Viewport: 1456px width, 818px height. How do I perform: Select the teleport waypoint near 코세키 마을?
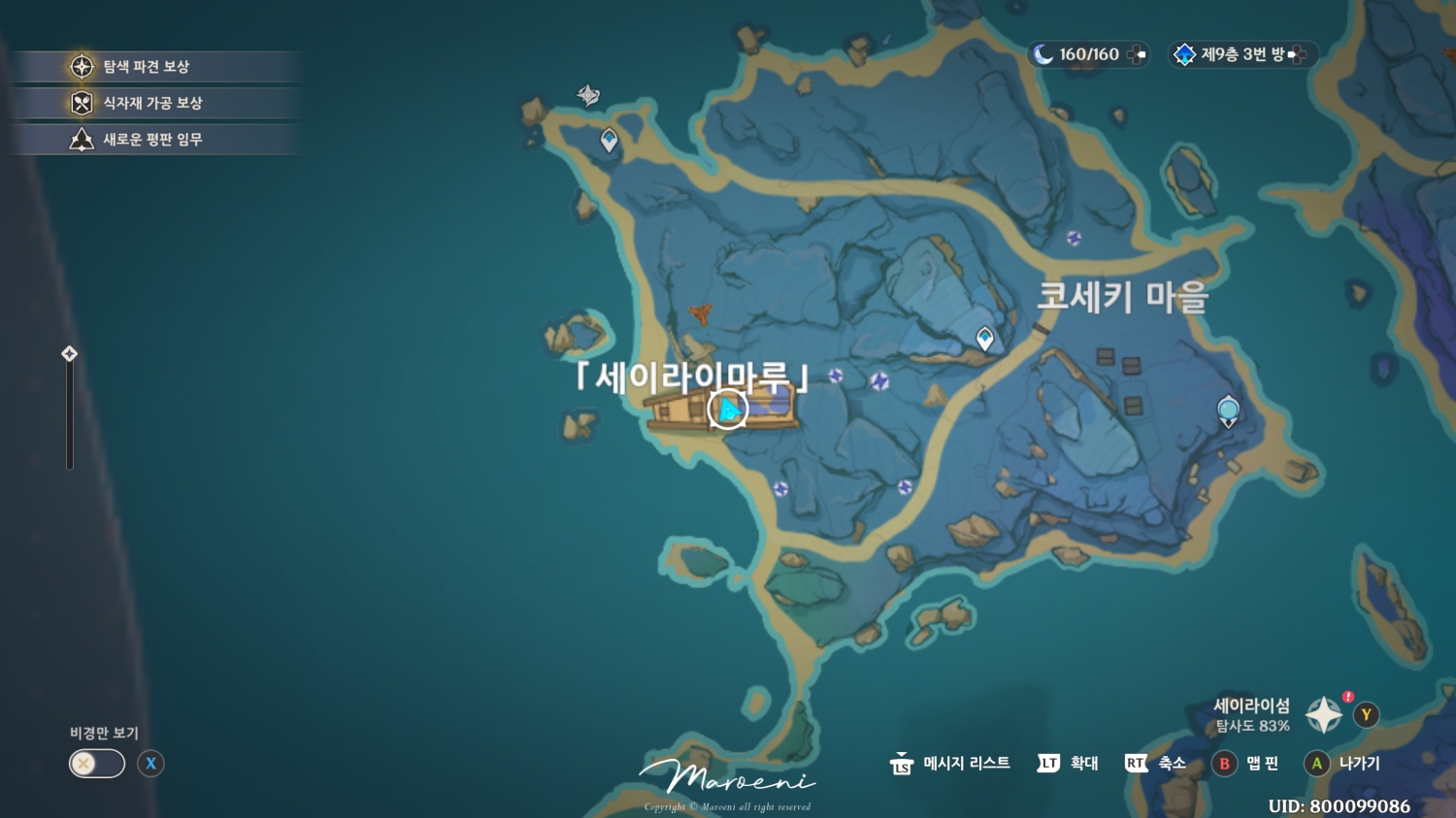coord(984,339)
